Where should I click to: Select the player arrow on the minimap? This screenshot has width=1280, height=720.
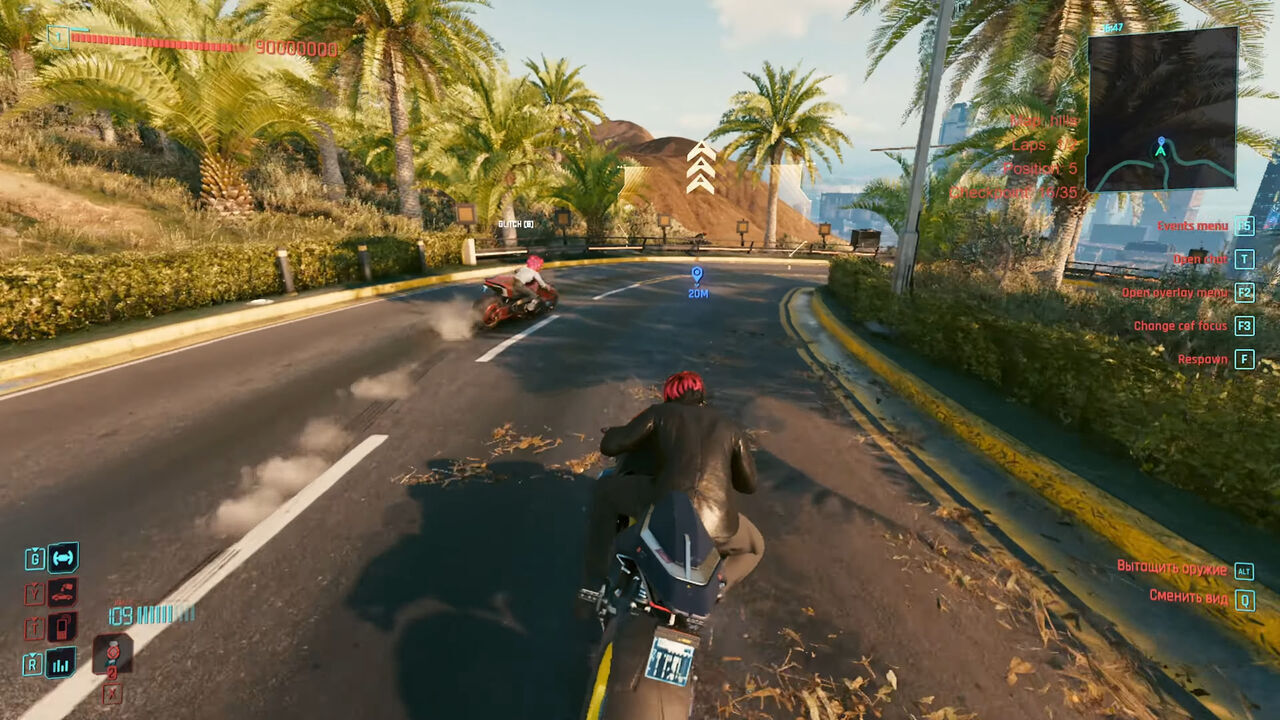pos(1160,148)
